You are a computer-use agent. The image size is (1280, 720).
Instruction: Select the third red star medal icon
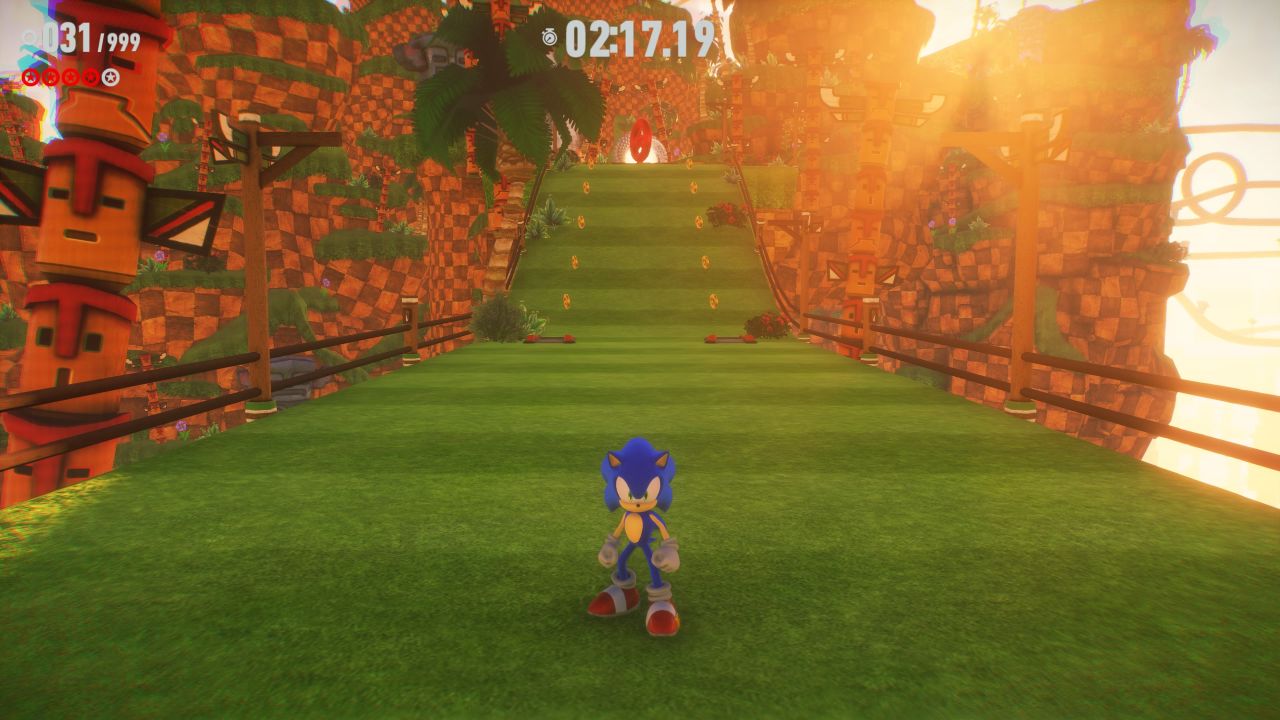(x=70, y=77)
